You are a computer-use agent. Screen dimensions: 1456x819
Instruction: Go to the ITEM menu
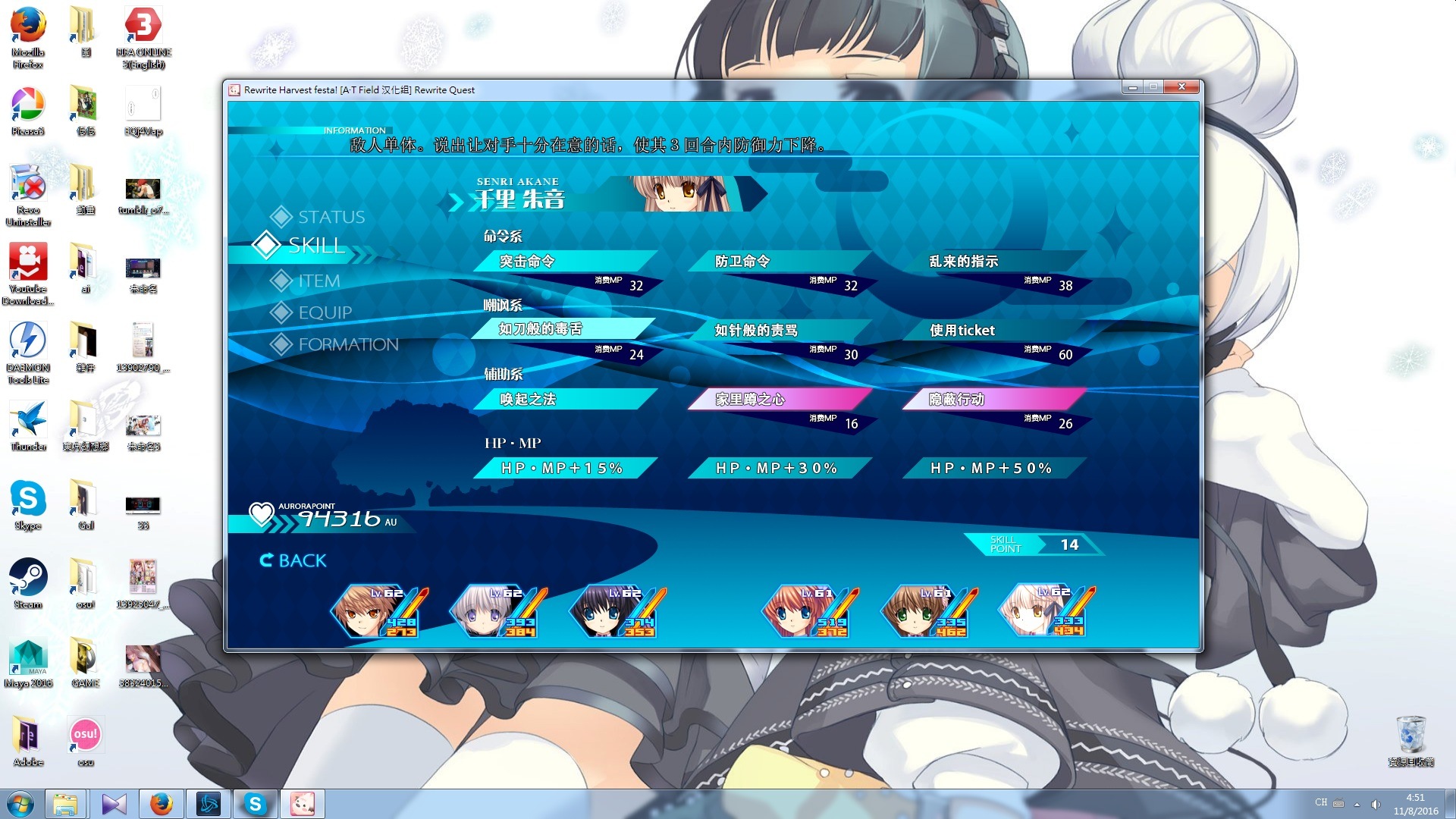tap(318, 281)
